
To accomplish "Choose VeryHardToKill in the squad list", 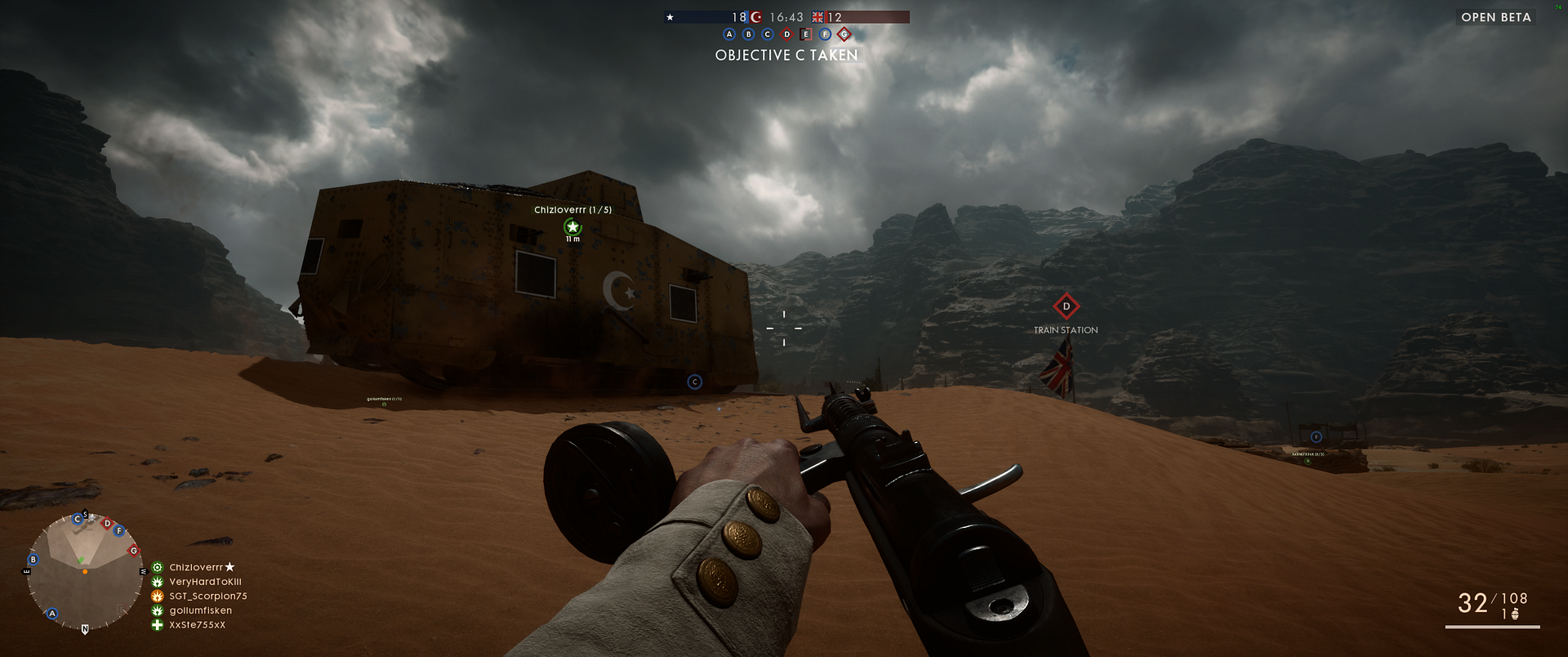I will [x=205, y=582].
